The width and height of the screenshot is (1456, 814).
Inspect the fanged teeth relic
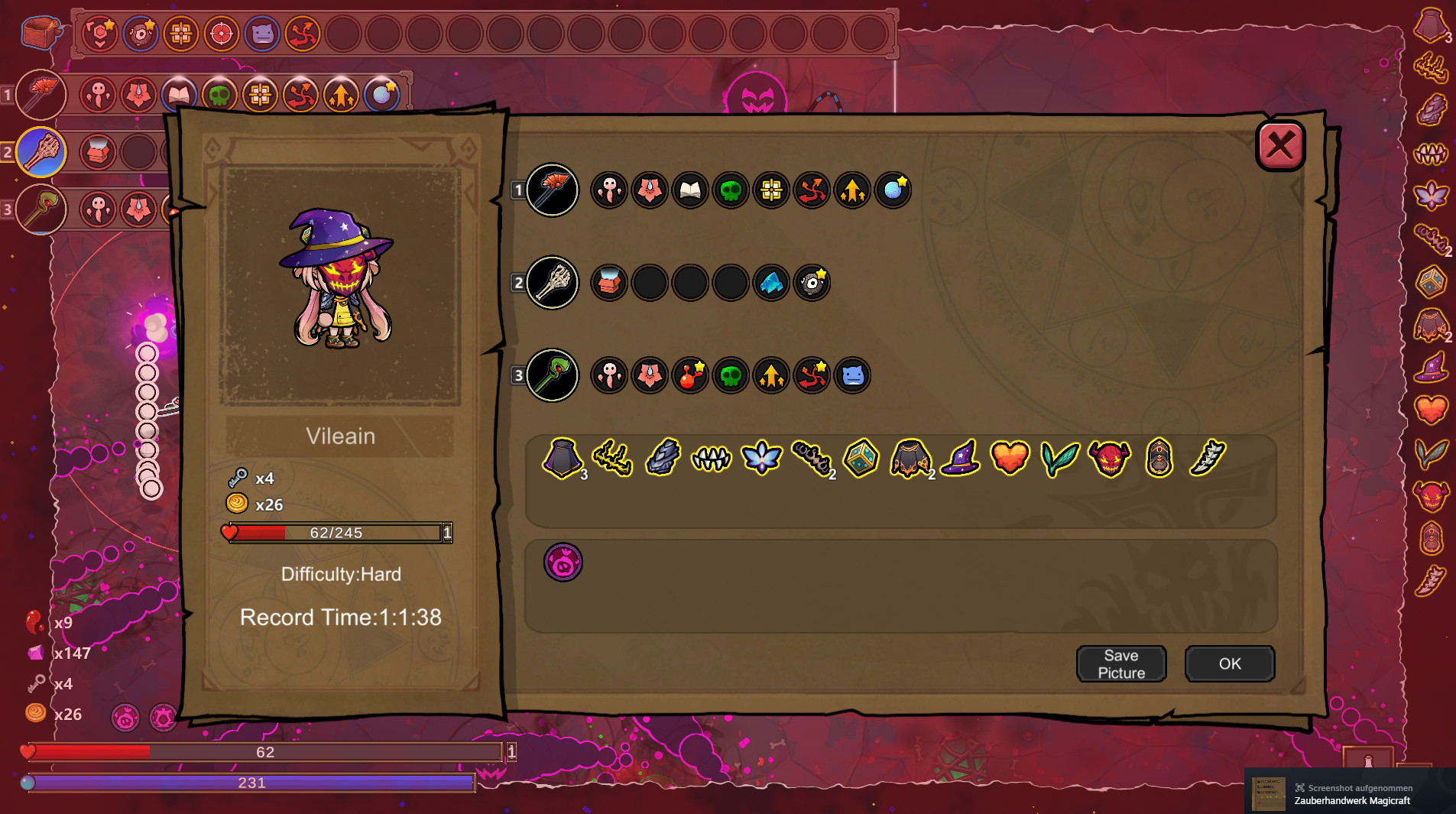tap(711, 458)
